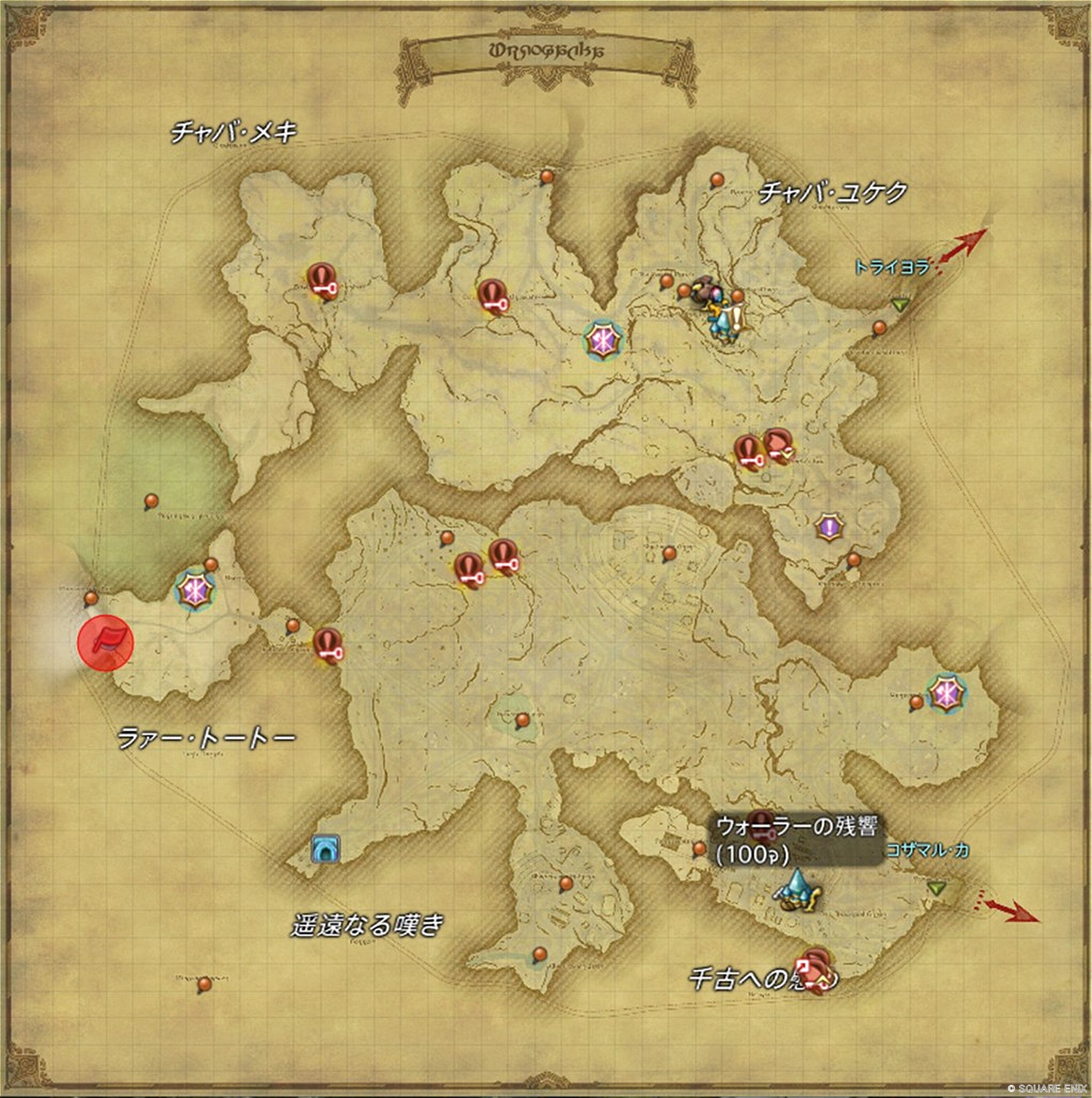Click the purple exclamation quest marker

828,526
